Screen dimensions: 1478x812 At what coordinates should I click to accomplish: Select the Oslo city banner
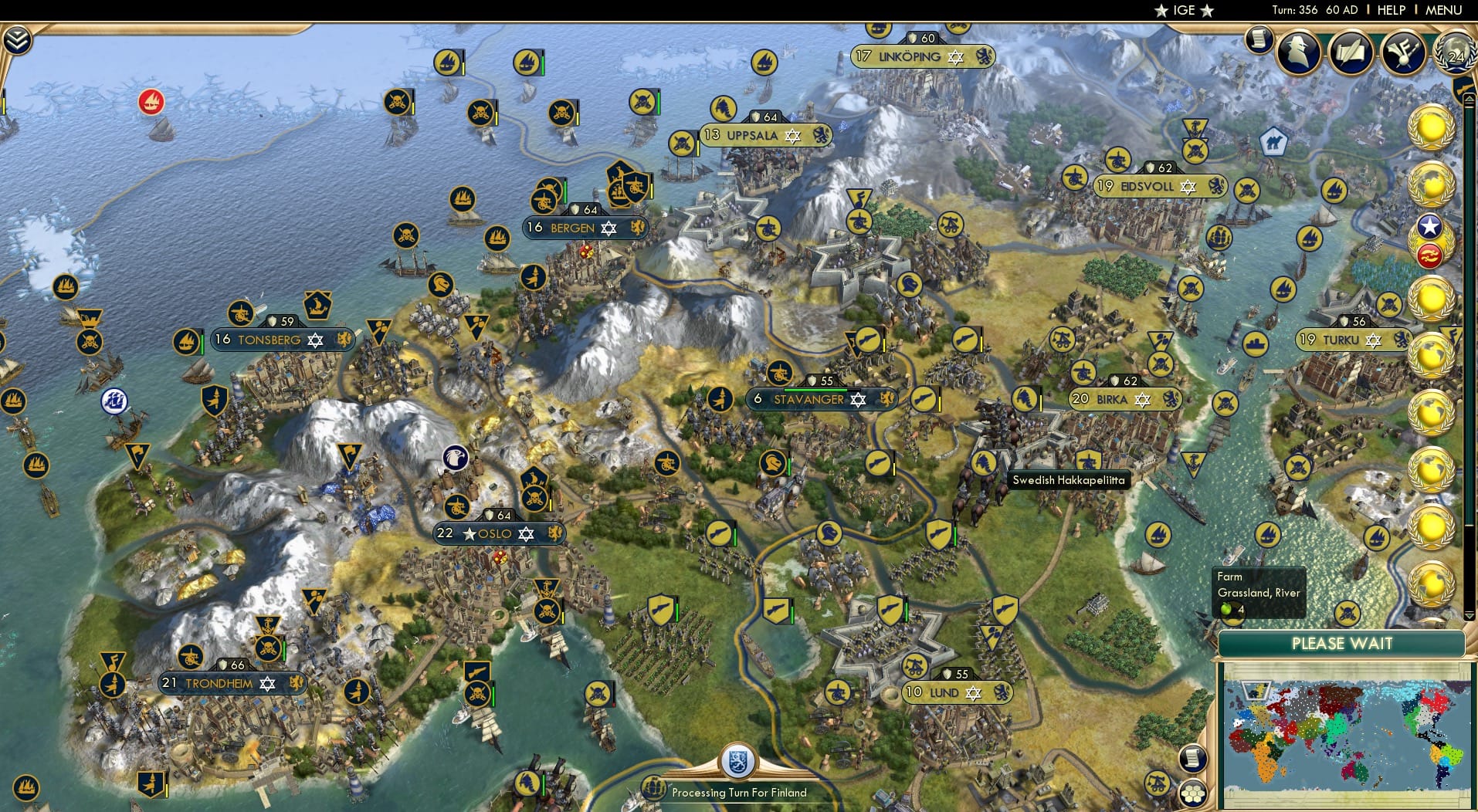point(499,533)
